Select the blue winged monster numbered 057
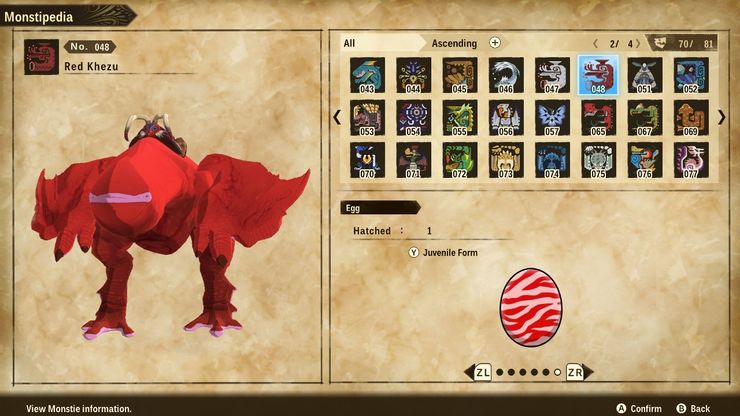This screenshot has width=740, height=416. (552, 117)
